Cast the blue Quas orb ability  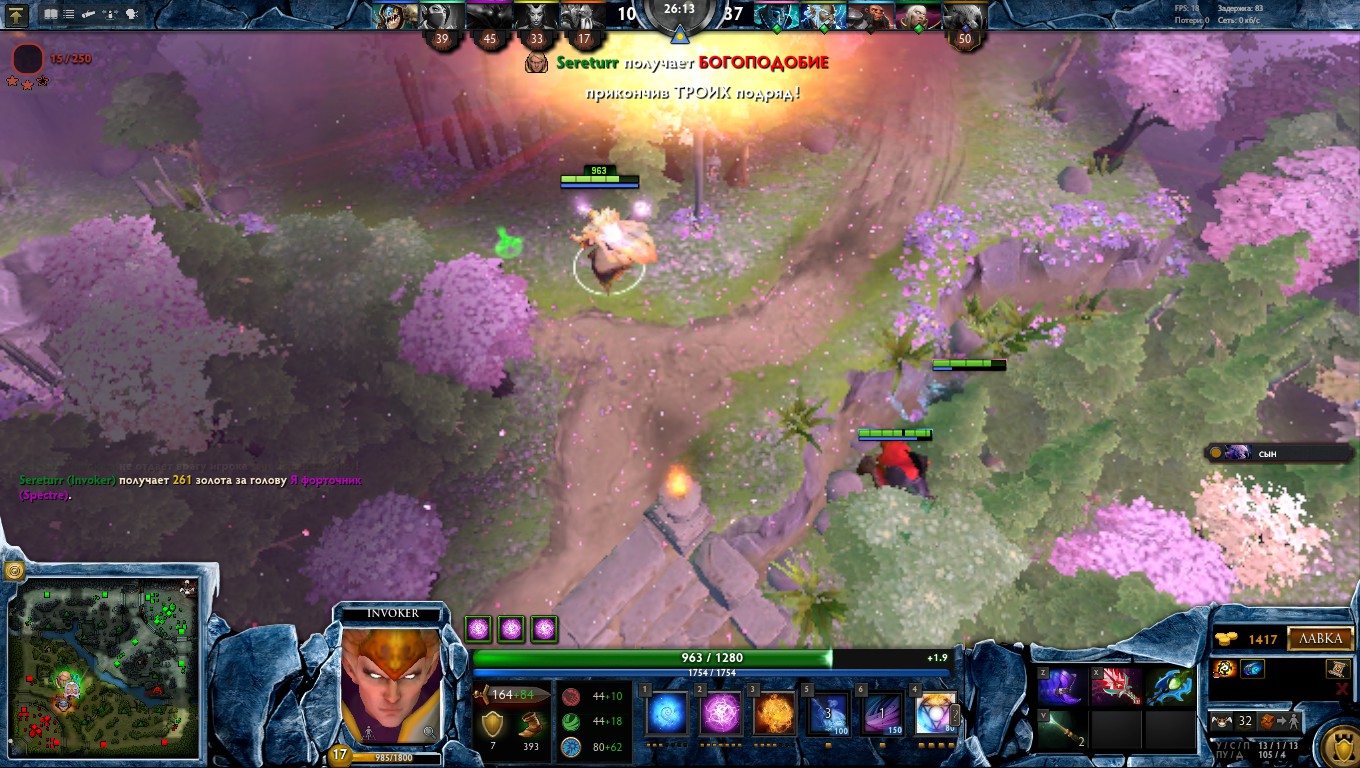(x=667, y=714)
